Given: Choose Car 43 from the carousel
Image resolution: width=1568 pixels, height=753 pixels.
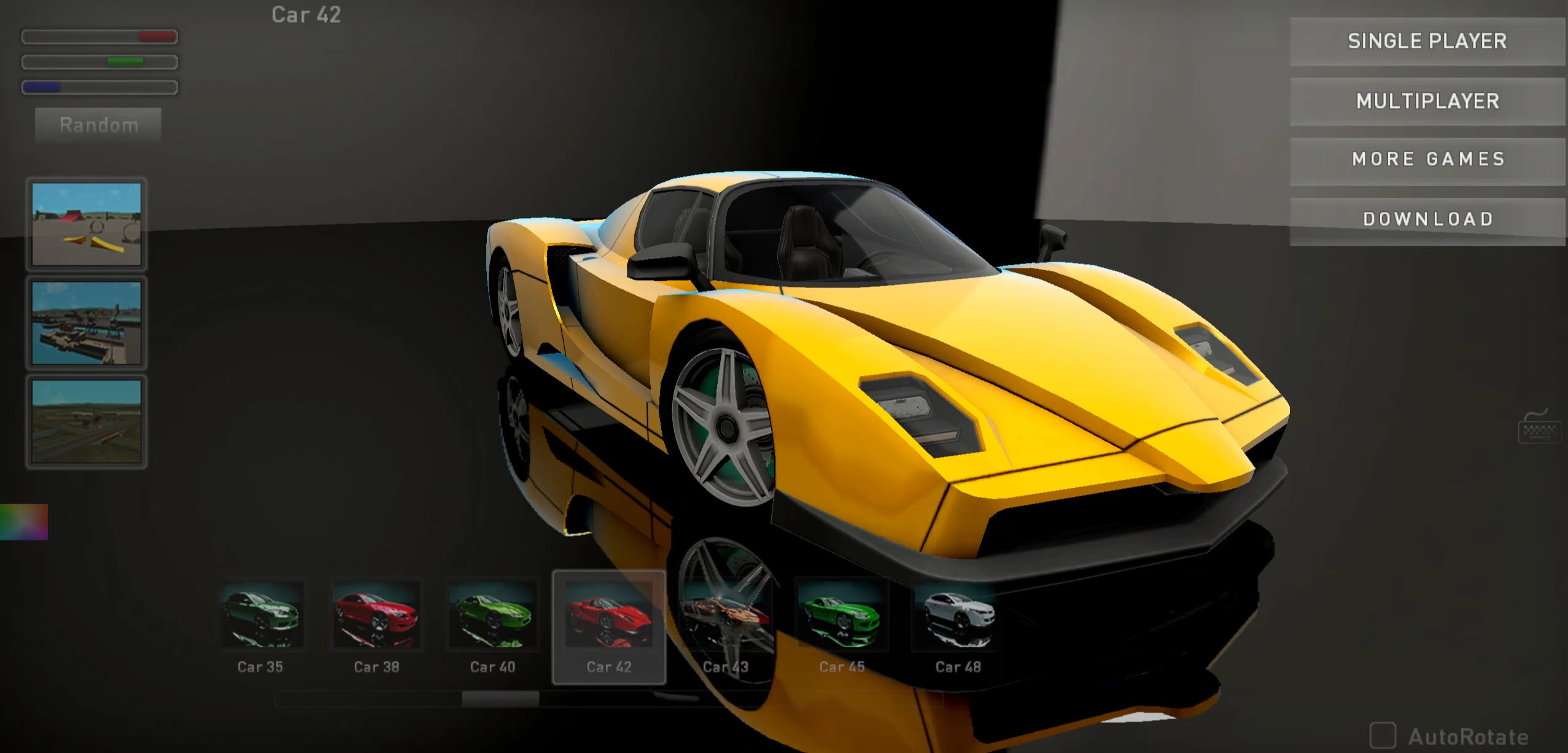Looking at the screenshot, I should pyautogui.click(x=726, y=617).
